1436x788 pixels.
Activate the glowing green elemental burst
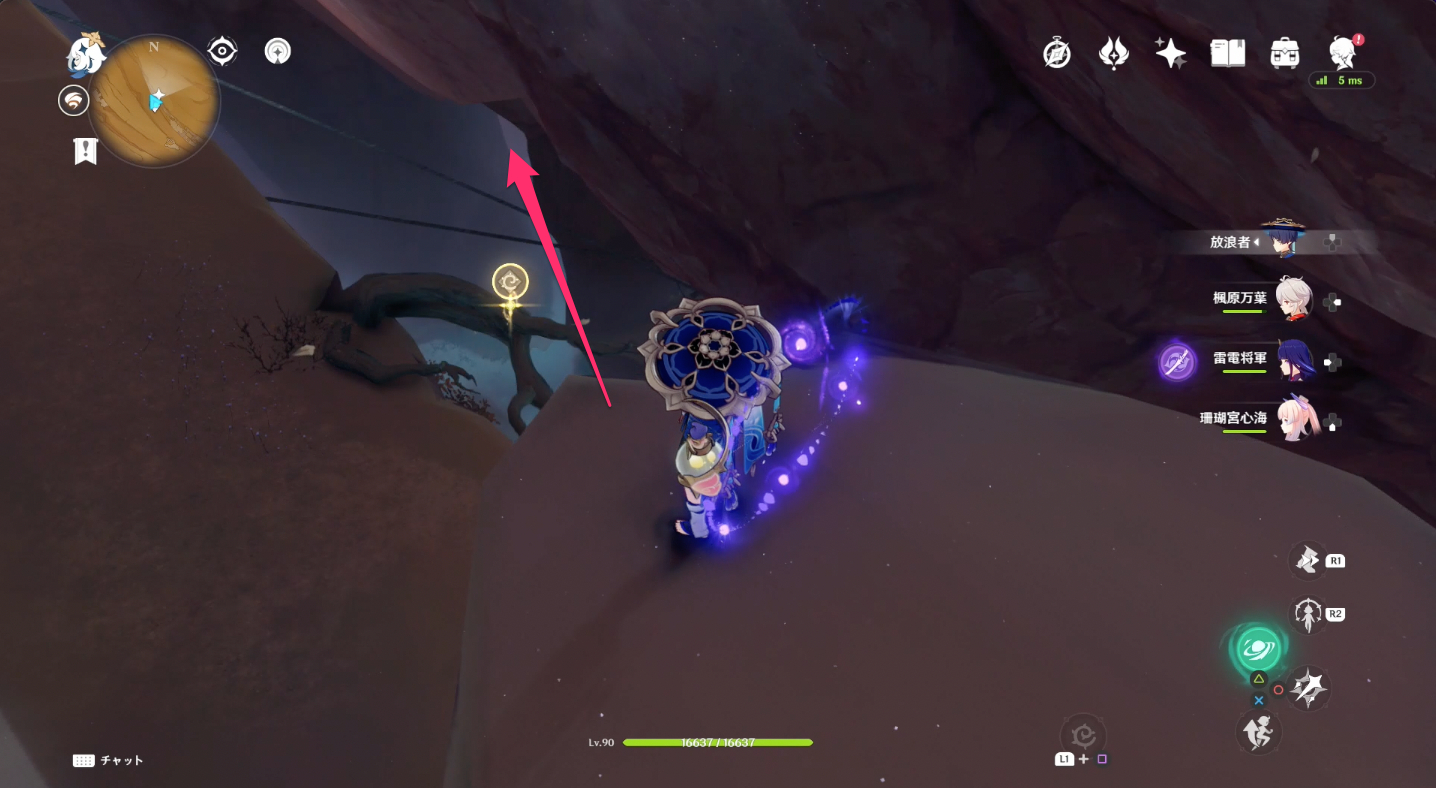click(x=1256, y=649)
